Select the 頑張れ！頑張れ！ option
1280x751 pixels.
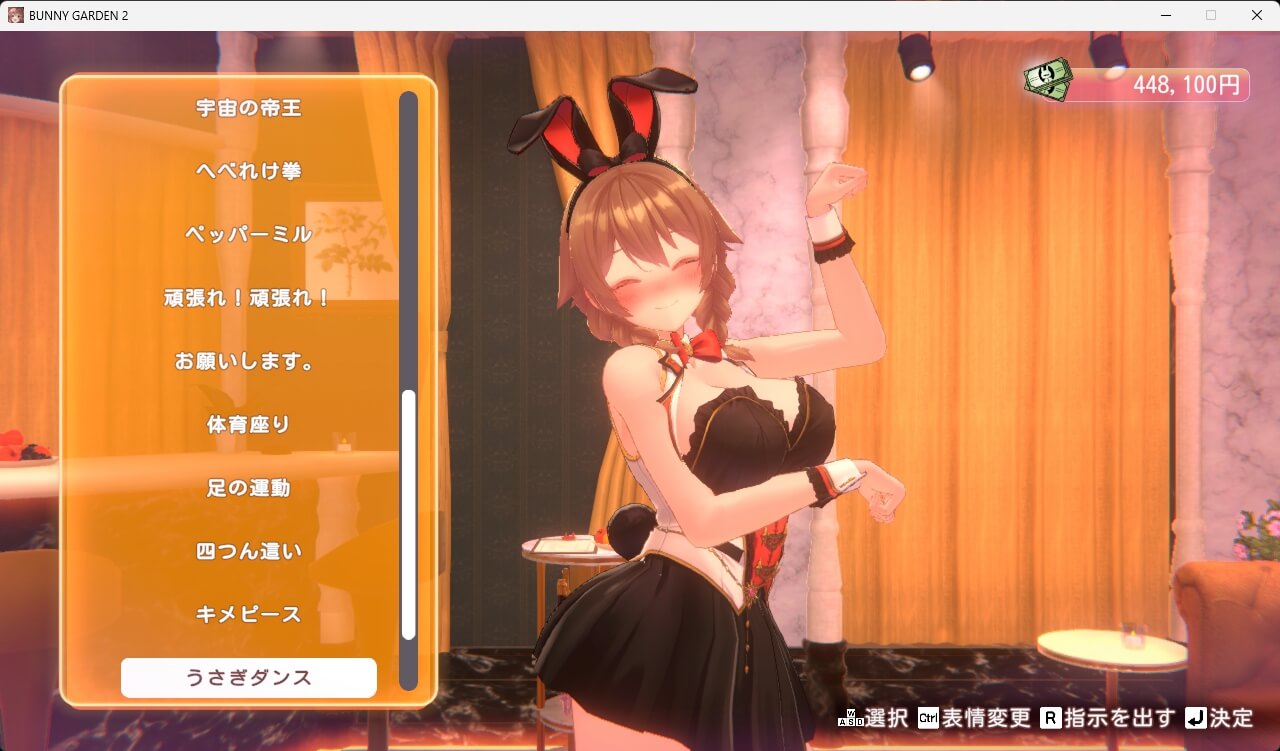coord(248,297)
